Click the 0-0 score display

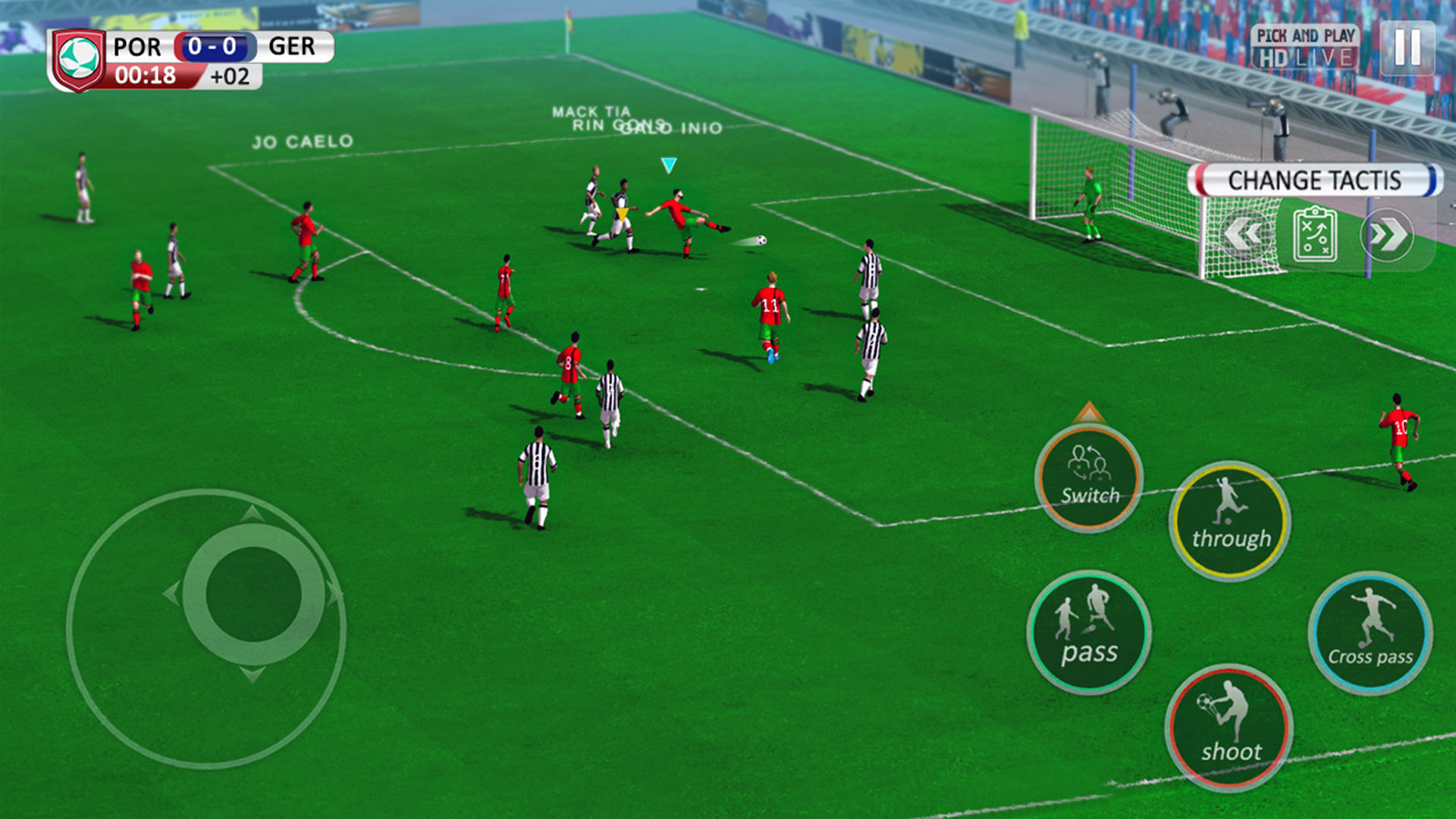pos(215,47)
